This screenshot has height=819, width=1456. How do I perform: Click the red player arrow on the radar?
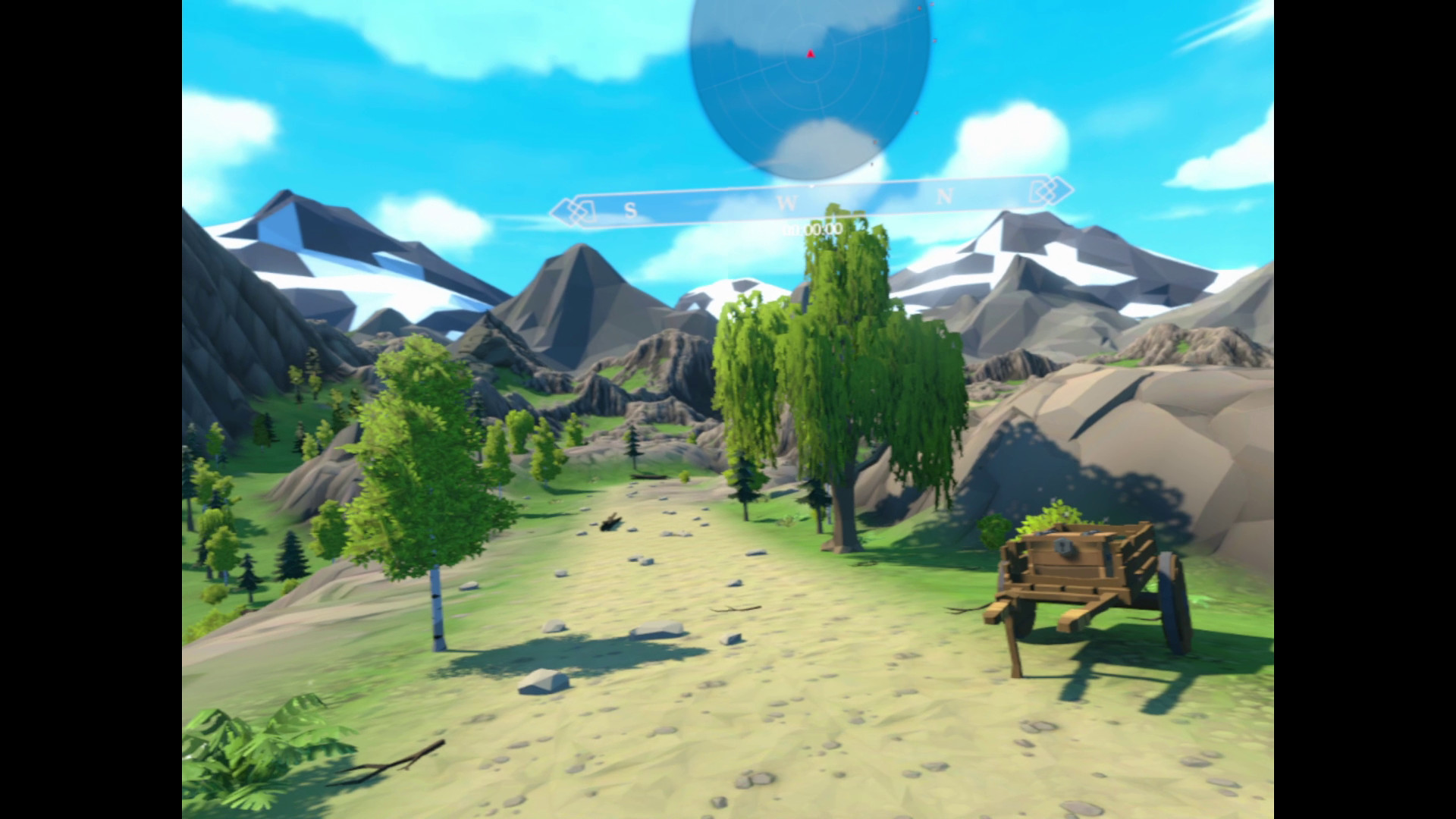tap(811, 54)
